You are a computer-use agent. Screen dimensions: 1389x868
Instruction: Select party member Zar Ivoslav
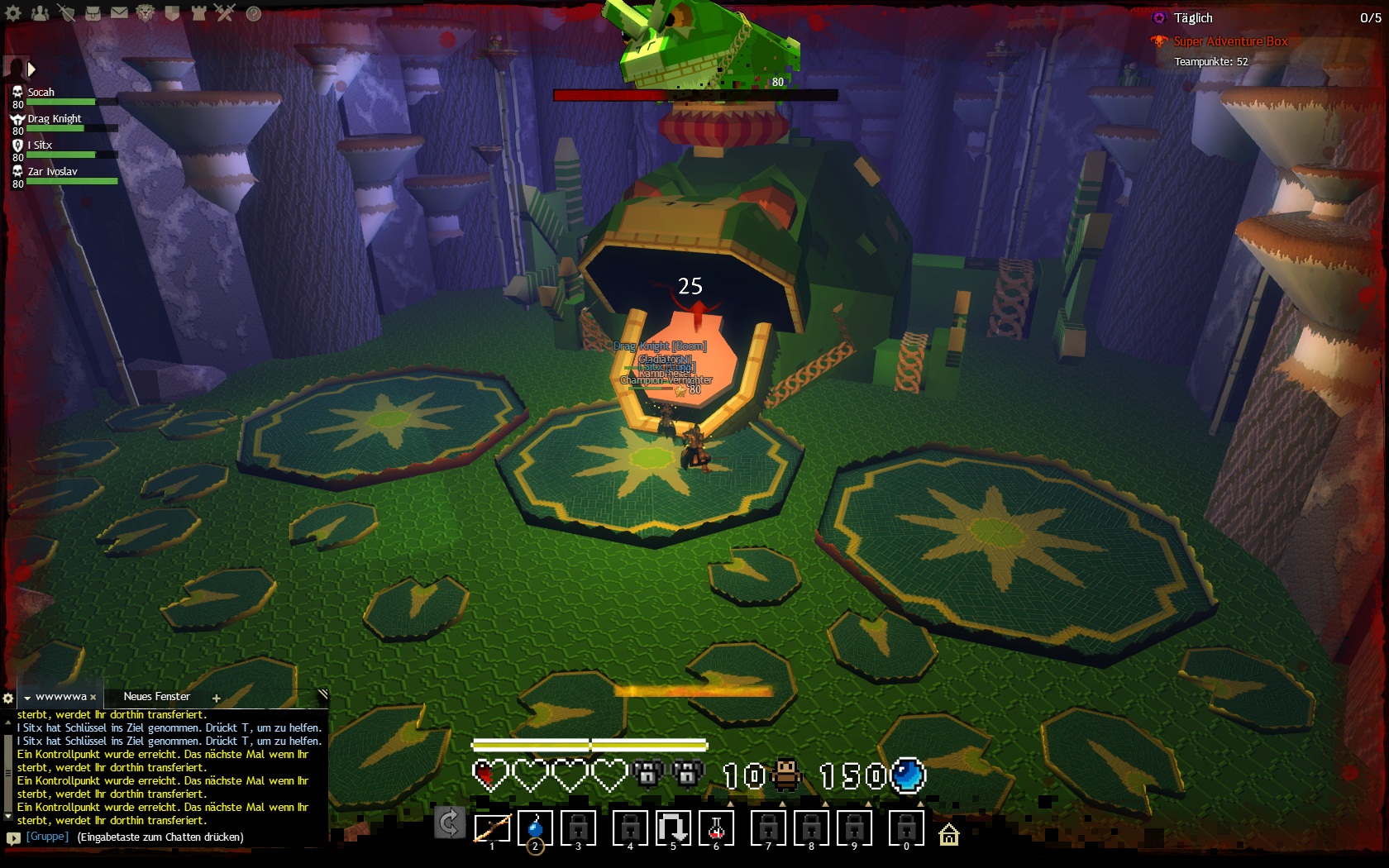click(x=52, y=172)
